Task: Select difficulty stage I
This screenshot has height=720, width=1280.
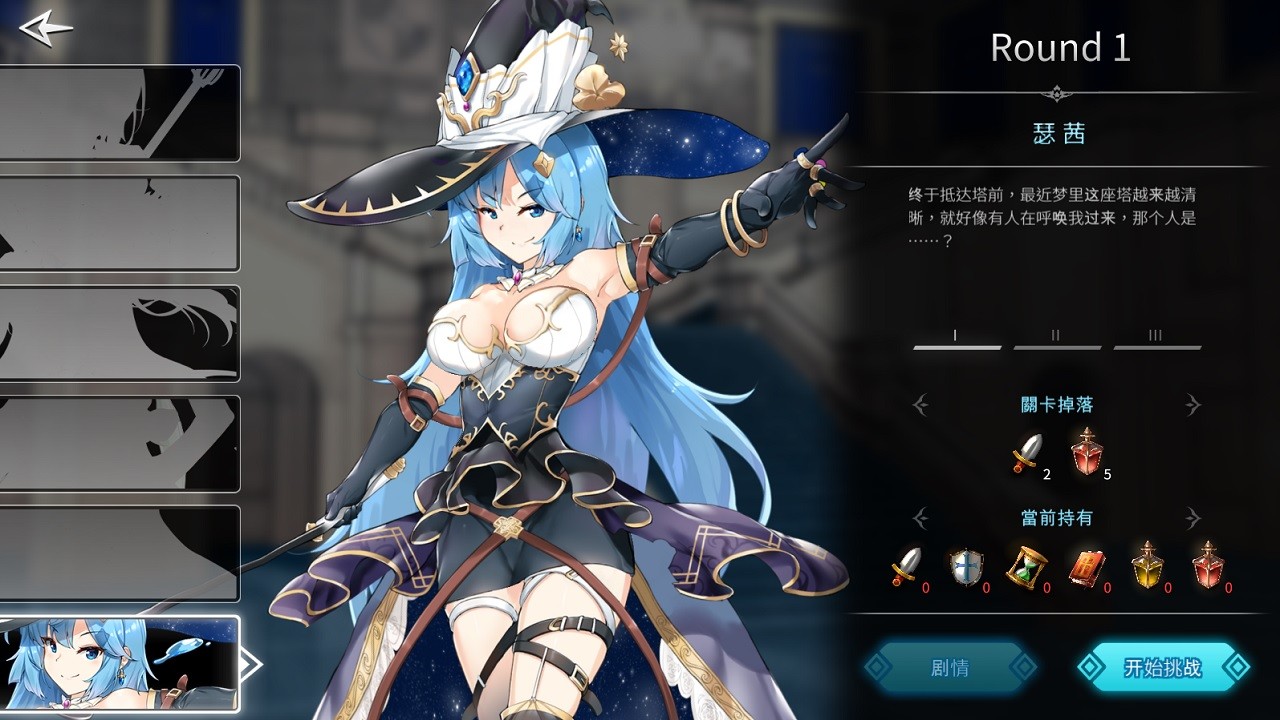Action: pyautogui.click(x=957, y=338)
